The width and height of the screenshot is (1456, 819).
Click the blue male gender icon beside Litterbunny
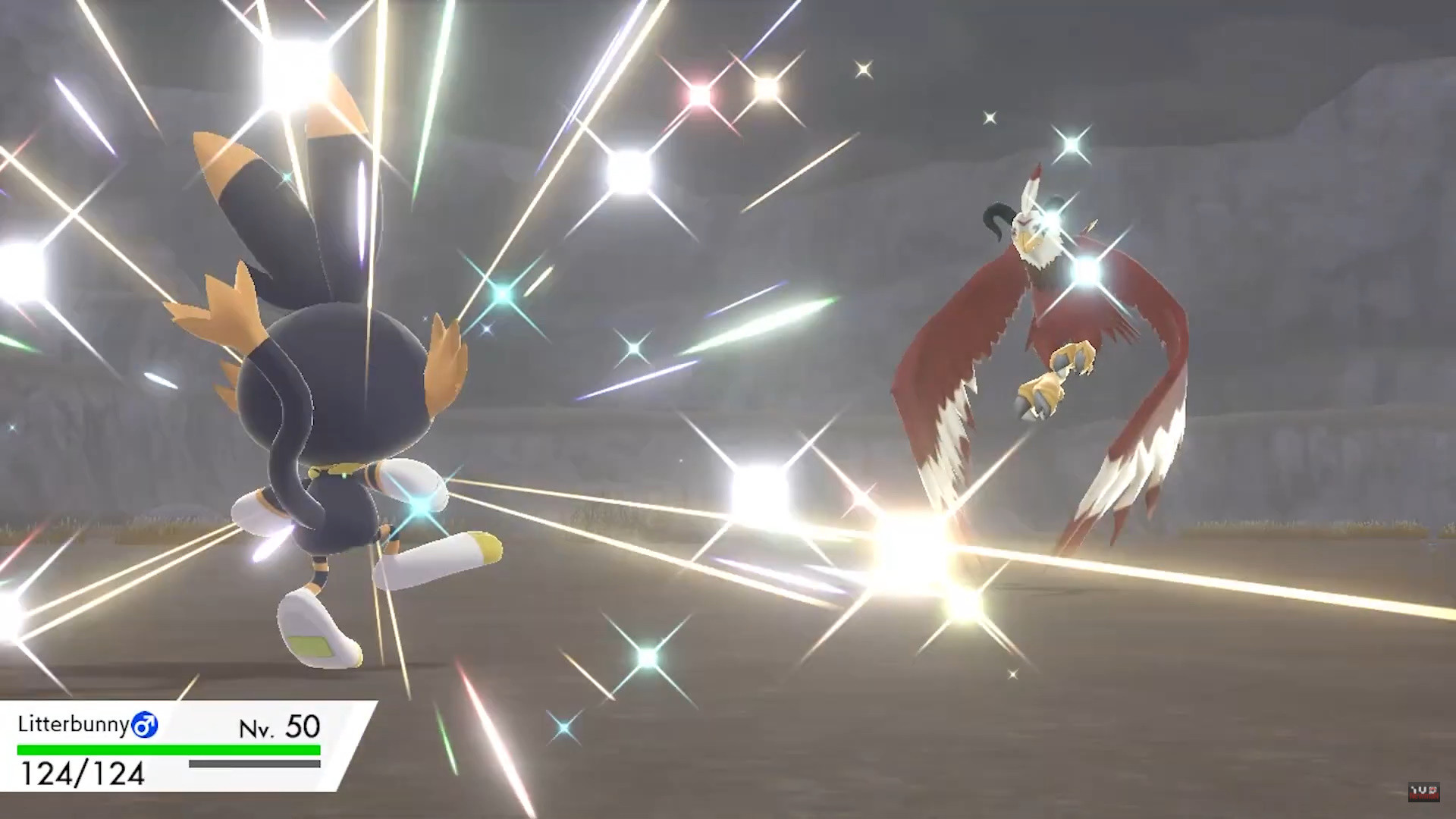tap(146, 726)
